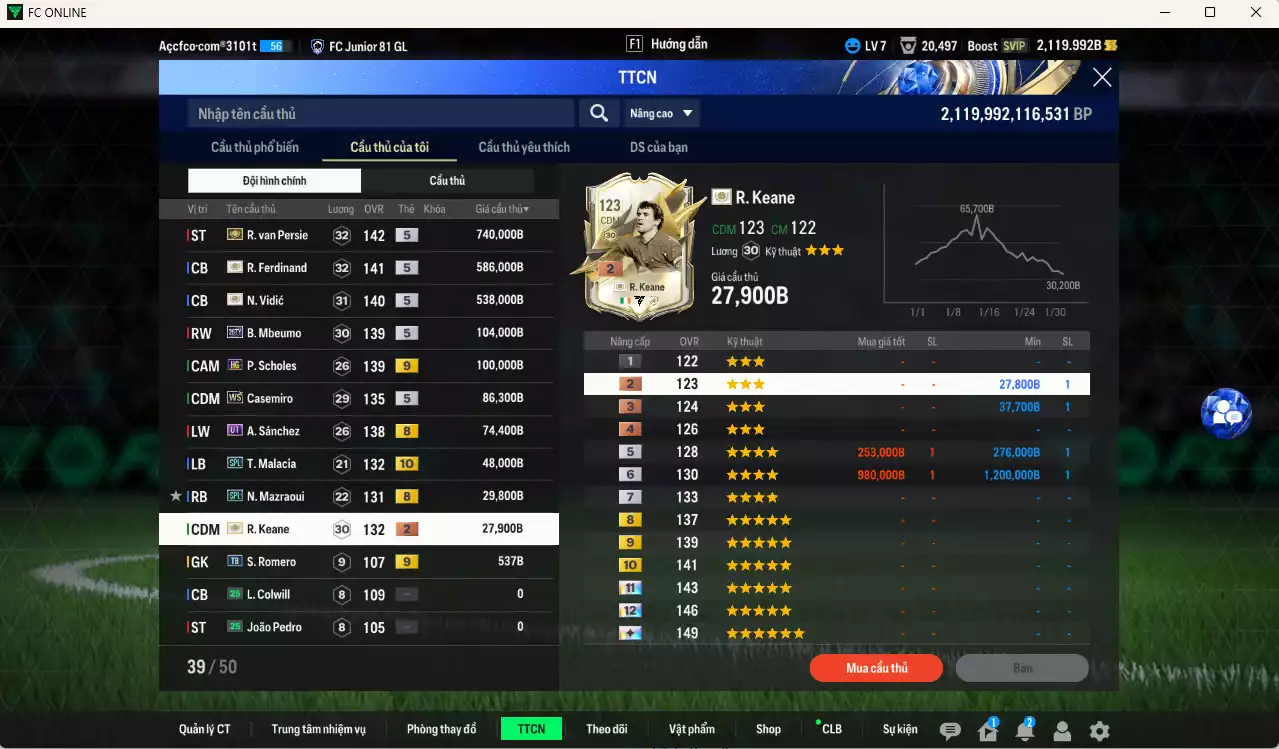
Task: Close the TTCN panel
Action: (x=1101, y=78)
